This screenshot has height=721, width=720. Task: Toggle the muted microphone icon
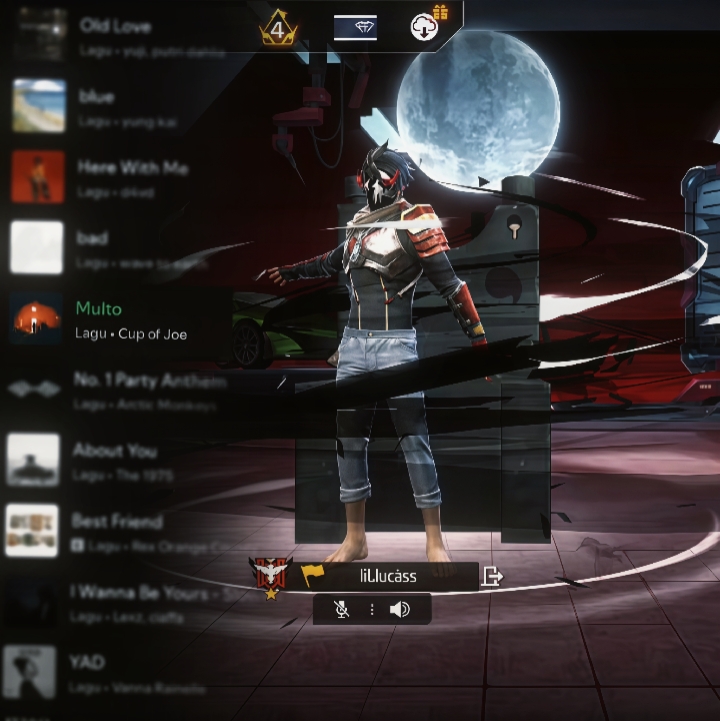342,609
